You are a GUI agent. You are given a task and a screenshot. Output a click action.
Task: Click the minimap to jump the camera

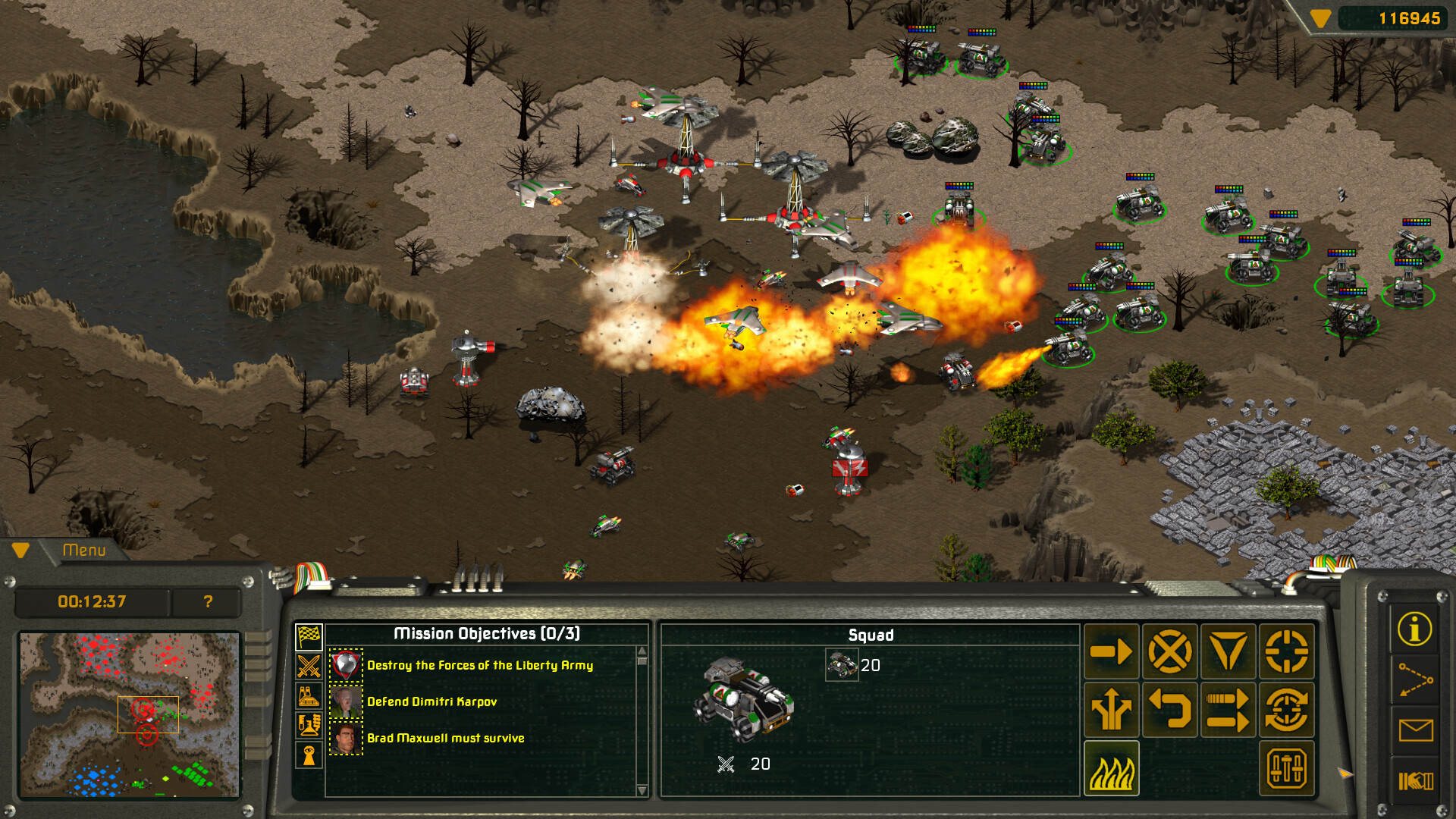[x=129, y=713]
